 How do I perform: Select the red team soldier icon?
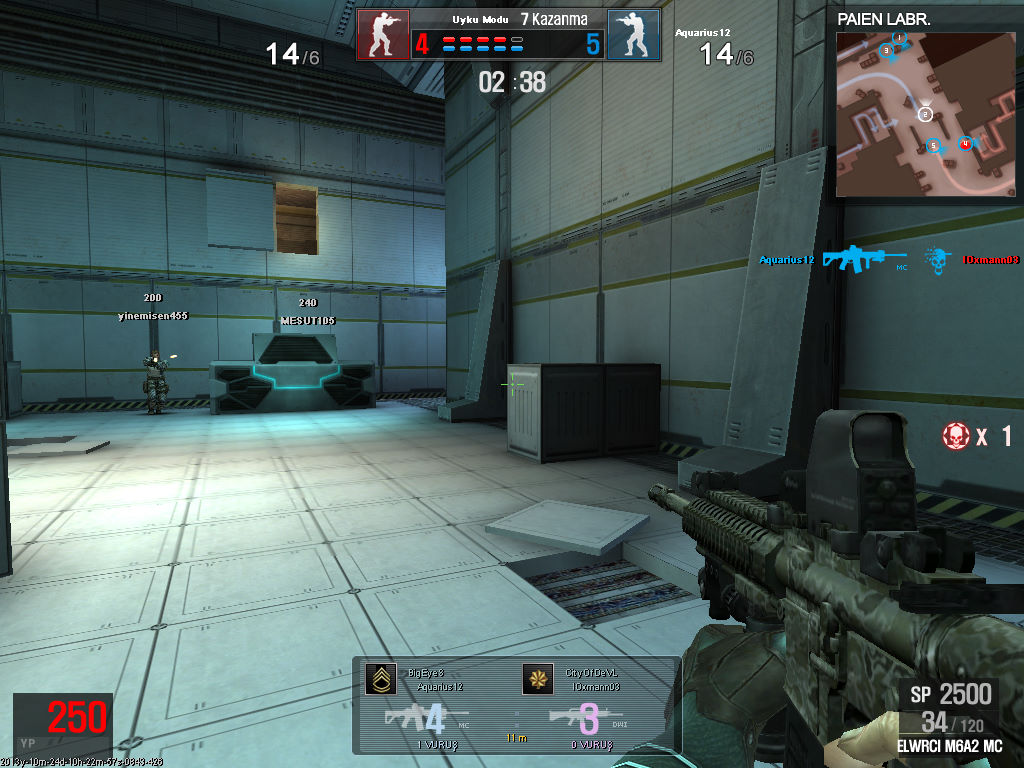(x=383, y=35)
